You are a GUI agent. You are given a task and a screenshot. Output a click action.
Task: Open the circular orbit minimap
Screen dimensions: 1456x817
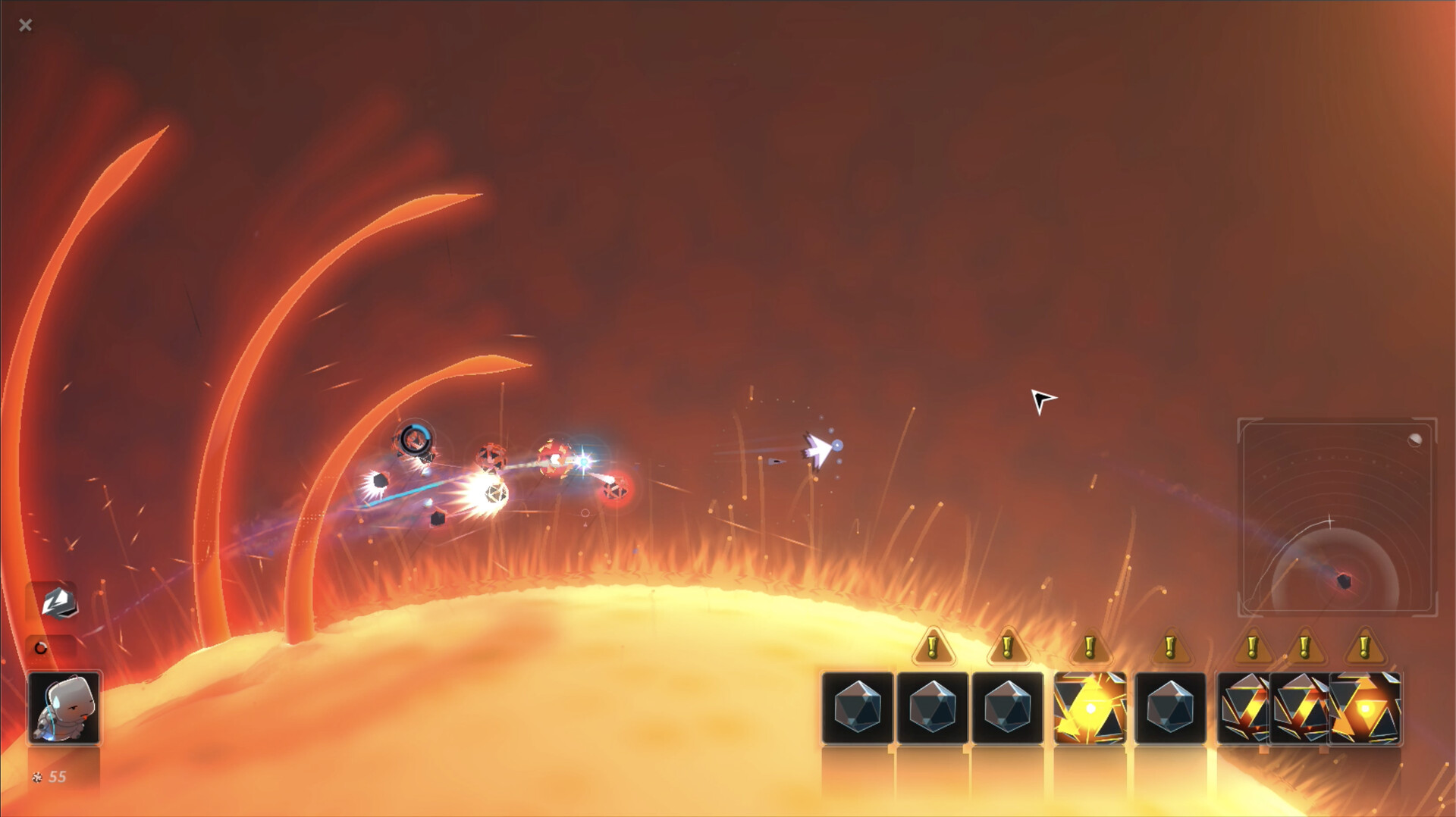point(1337,517)
